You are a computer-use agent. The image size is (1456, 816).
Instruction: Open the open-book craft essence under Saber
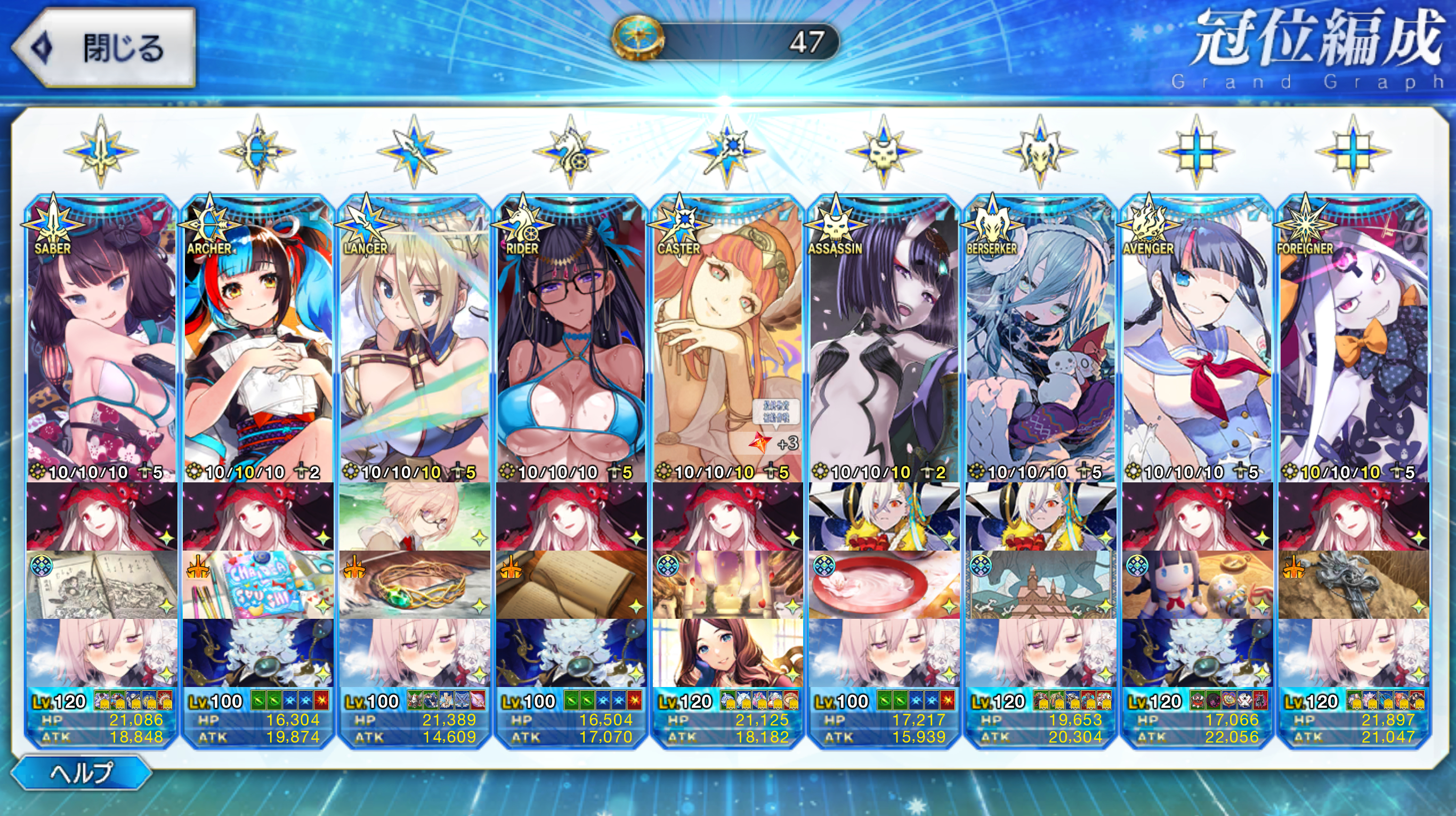[102, 585]
